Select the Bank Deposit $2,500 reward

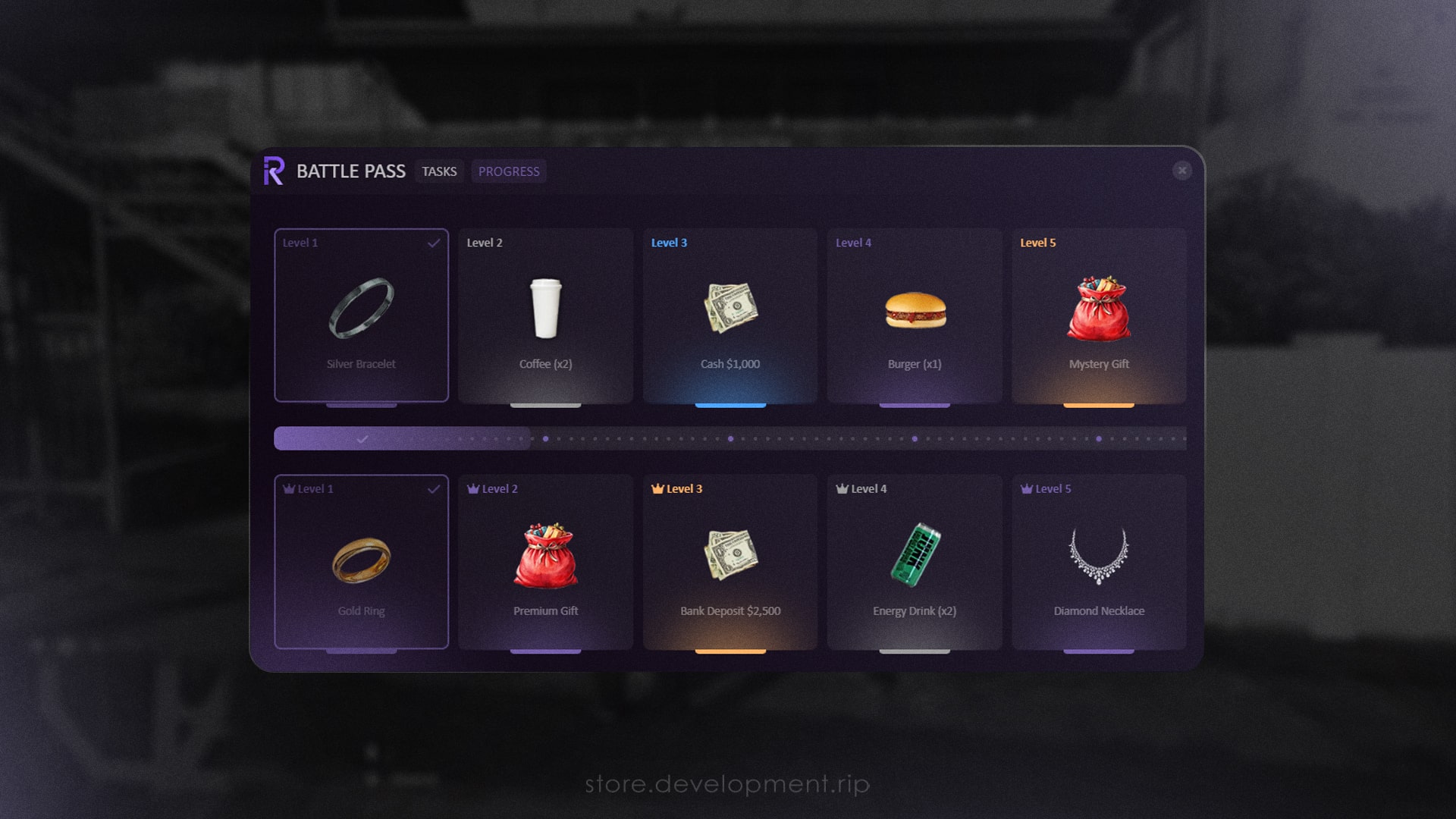coord(730,562)
